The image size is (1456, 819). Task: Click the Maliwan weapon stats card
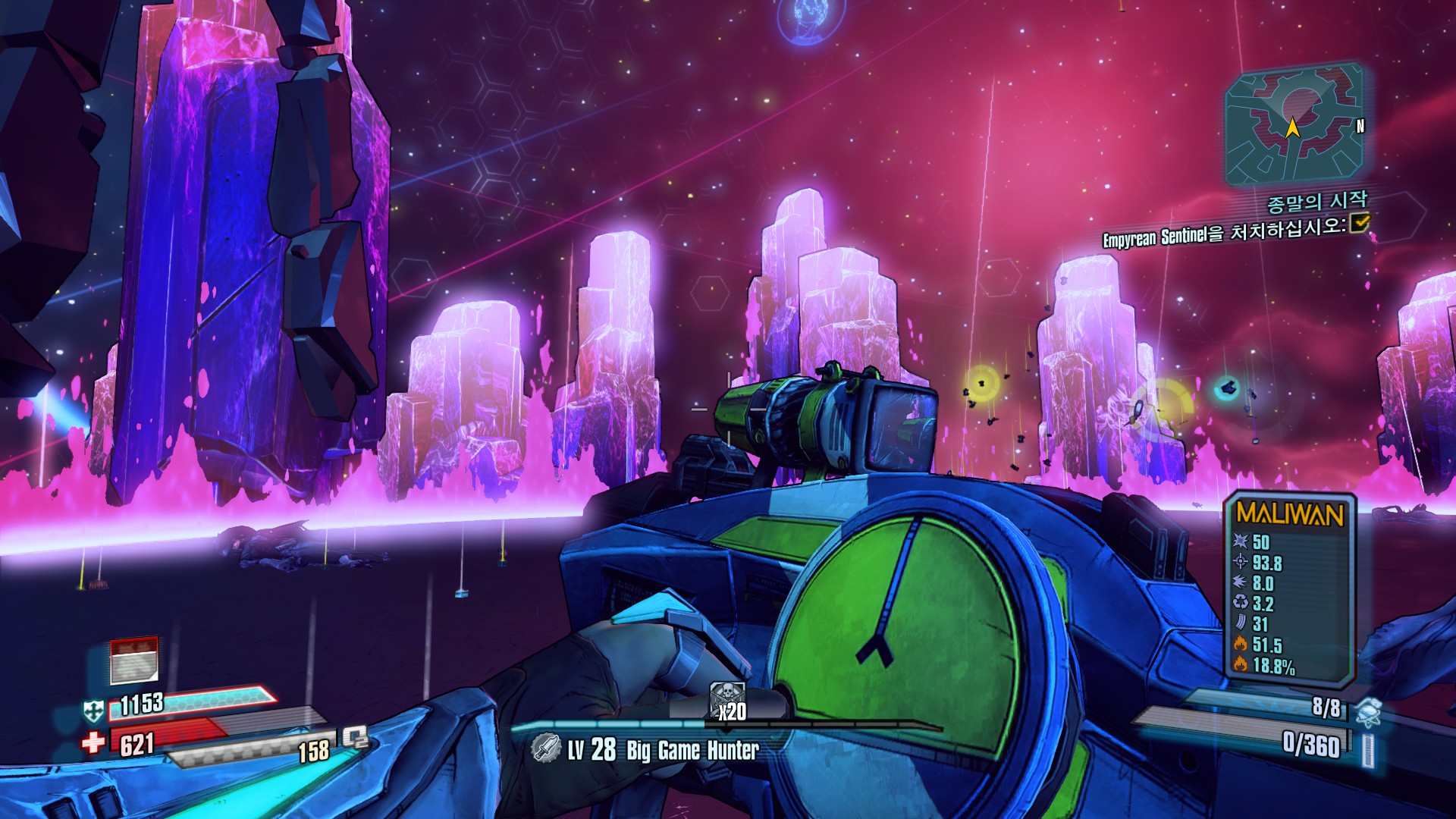[1290, 588]
